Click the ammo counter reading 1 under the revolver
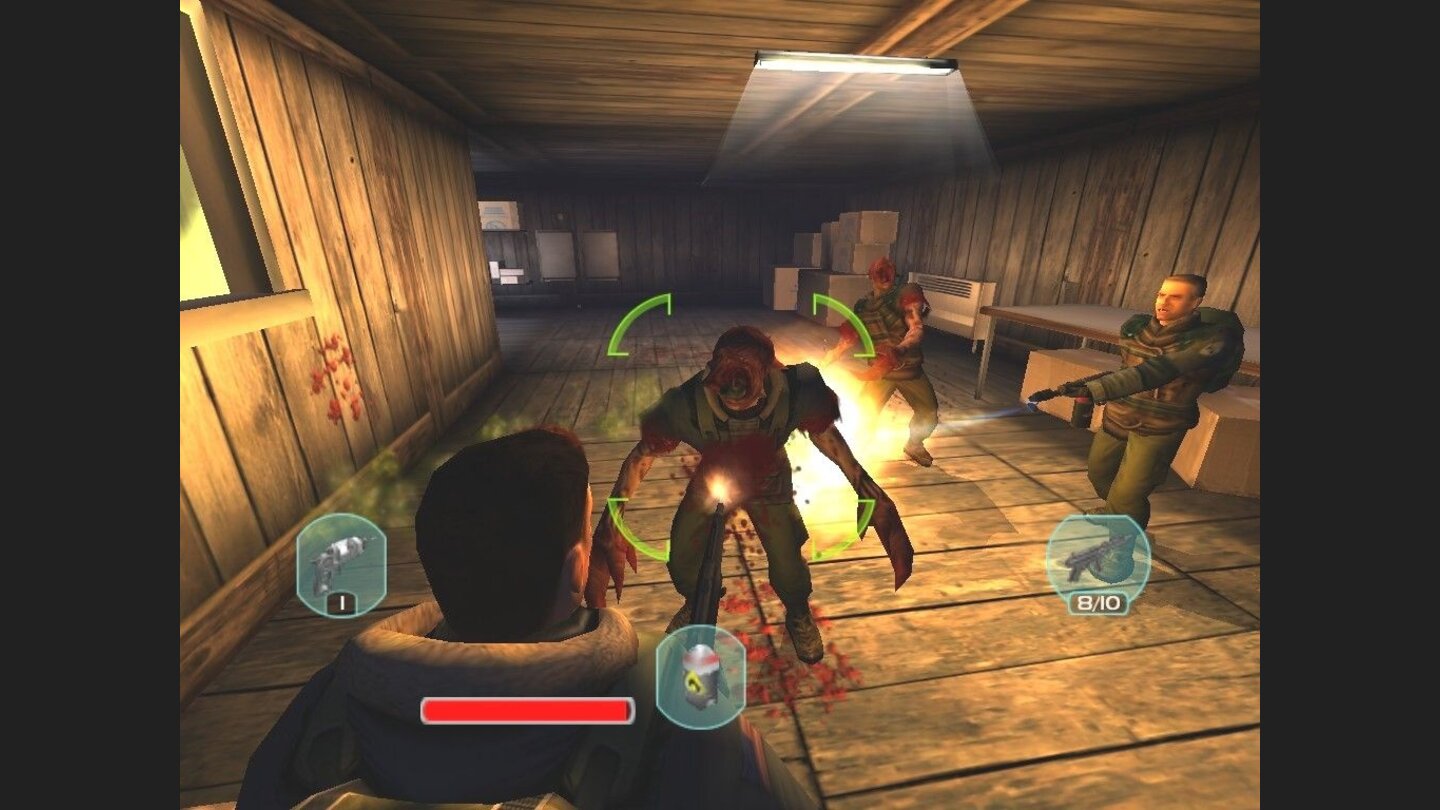This screenshot has width=1440, height=810. pyautogui.click(x=343, y=603)
